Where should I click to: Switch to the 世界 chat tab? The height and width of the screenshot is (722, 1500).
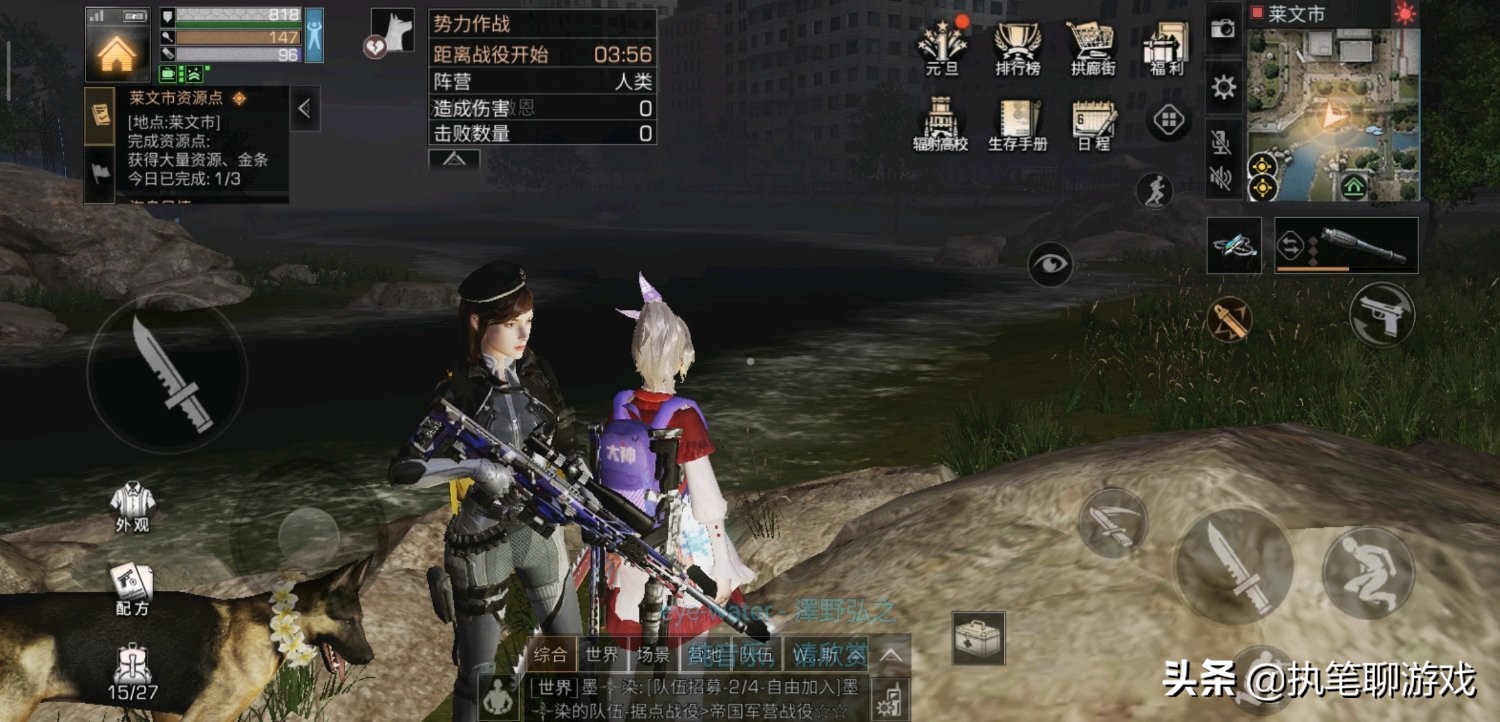[x=602, y=656]
